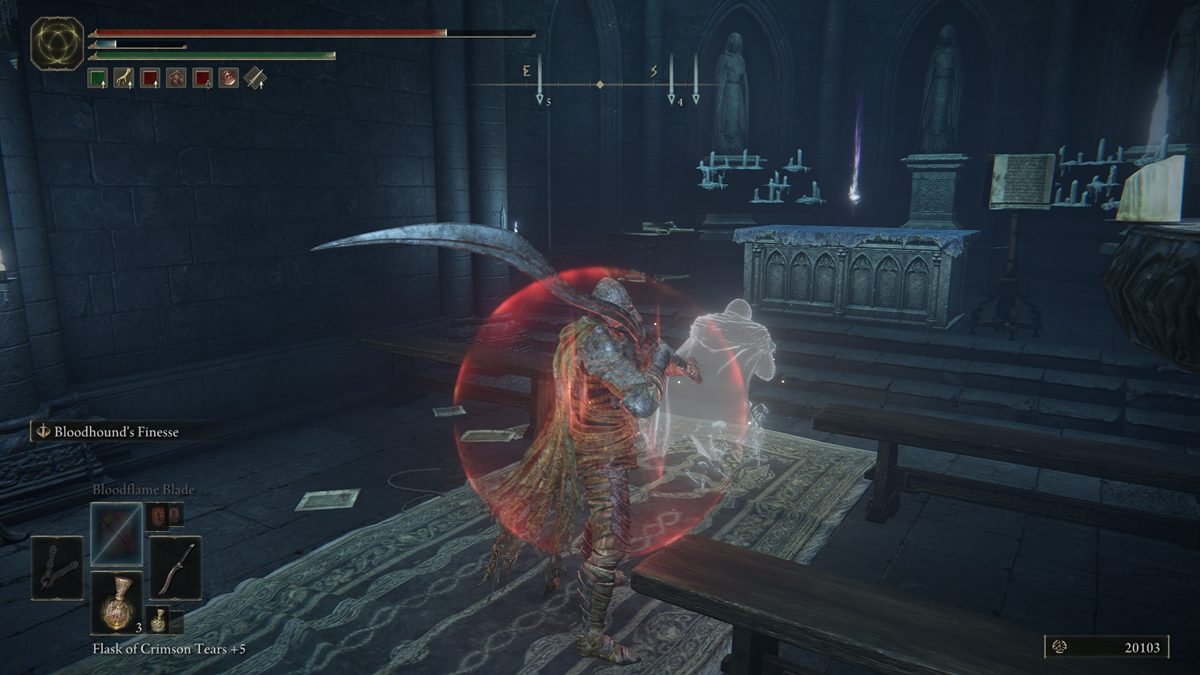1200x675 pixels.
Task: Select the right-hand curved sword slot
Action: [x=175, y=567]
